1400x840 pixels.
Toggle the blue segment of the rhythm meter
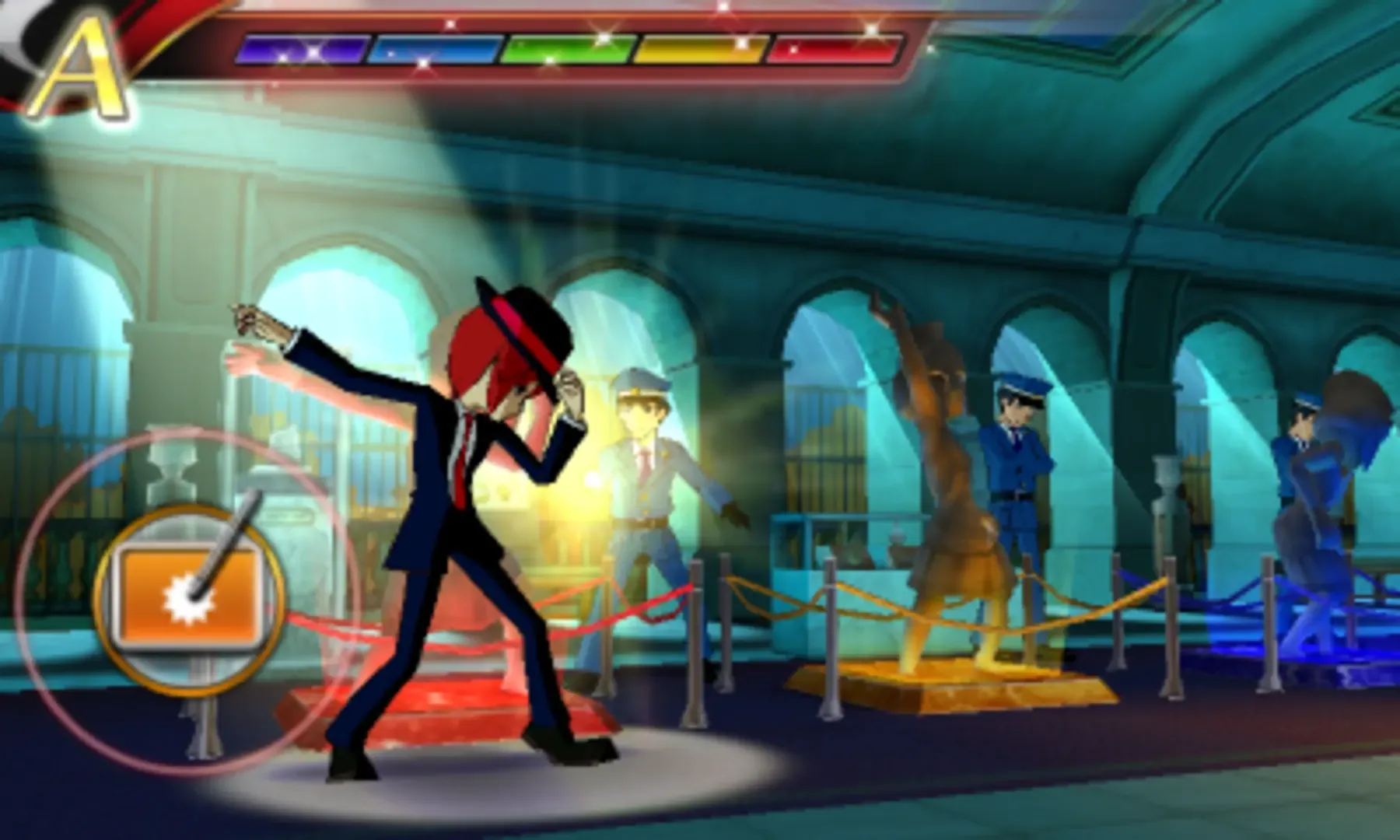(x=436, y=48)
